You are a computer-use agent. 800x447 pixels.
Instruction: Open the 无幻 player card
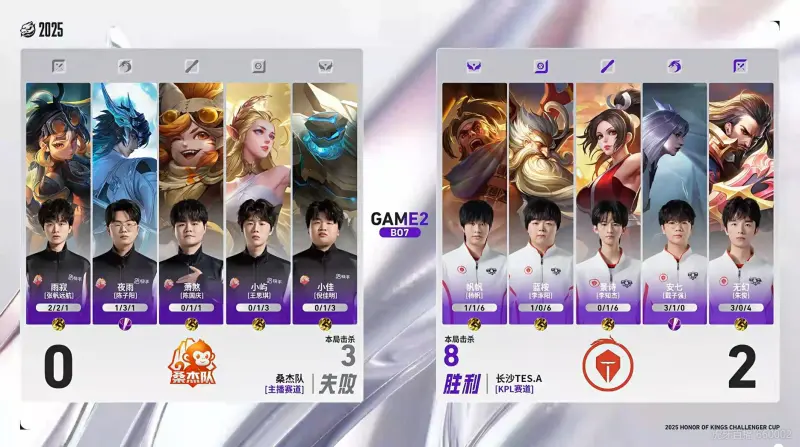point(740,200)
